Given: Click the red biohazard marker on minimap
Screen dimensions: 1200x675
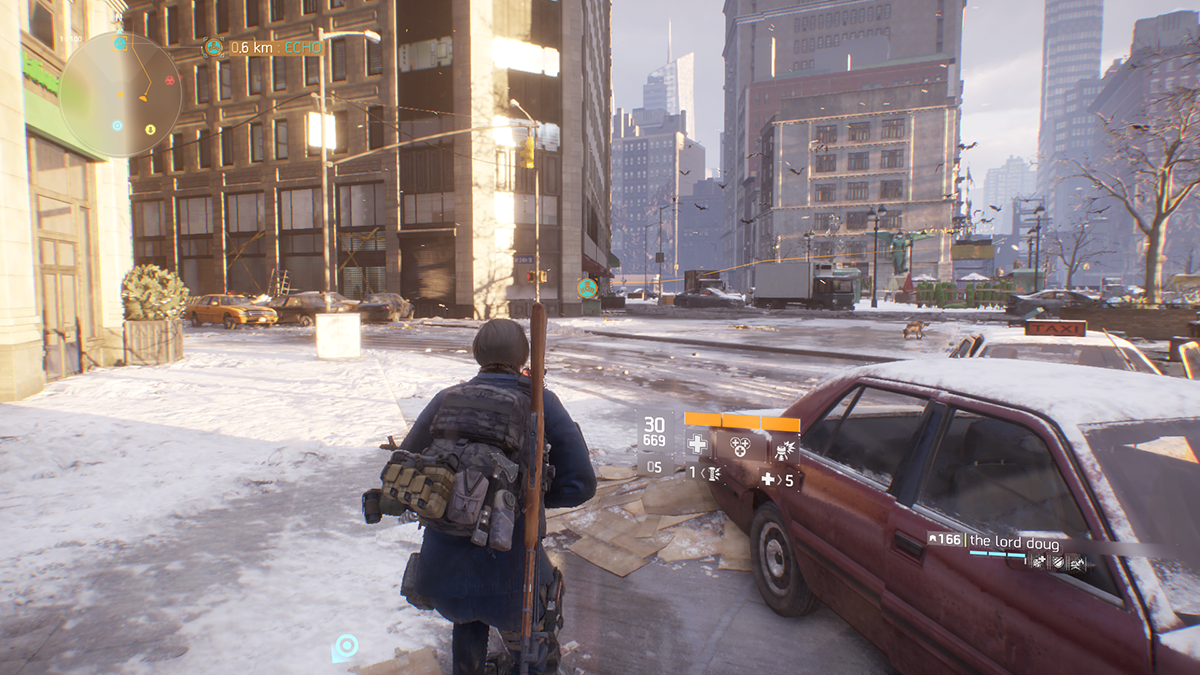Looking at the screenshot, I should click(x=169, y=80).
